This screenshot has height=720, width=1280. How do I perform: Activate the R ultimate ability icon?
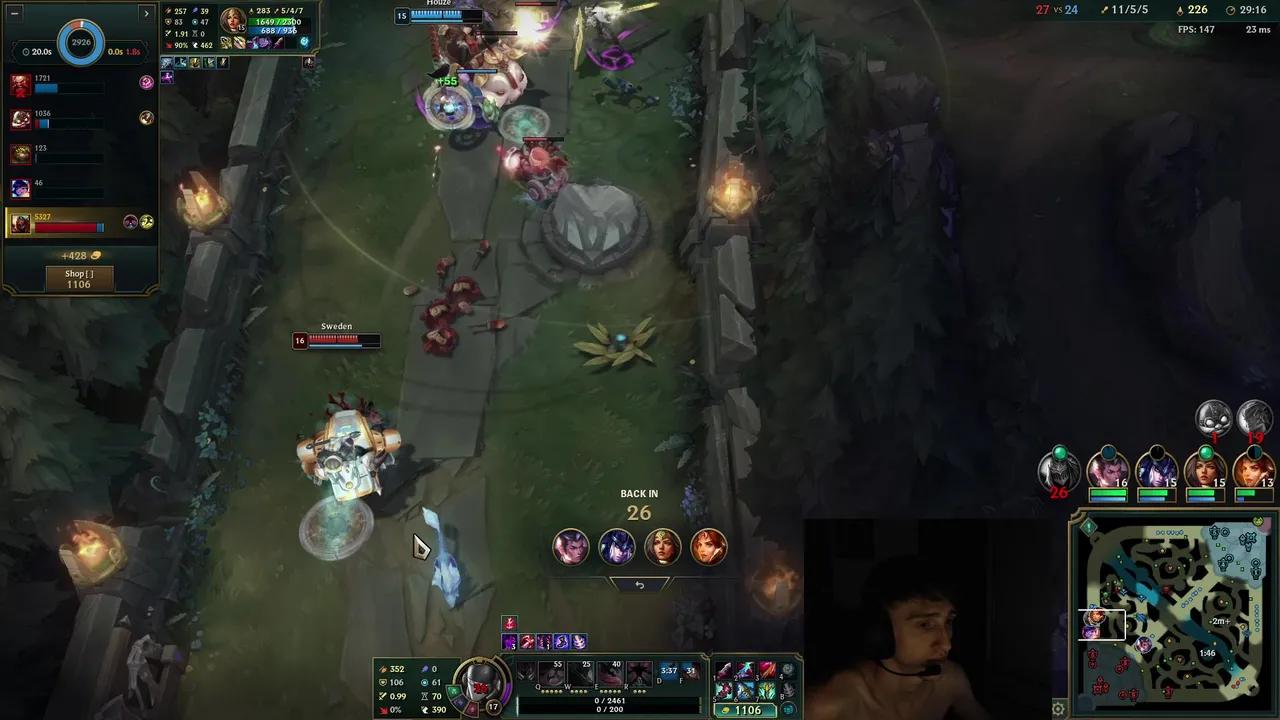pos(638,670)
